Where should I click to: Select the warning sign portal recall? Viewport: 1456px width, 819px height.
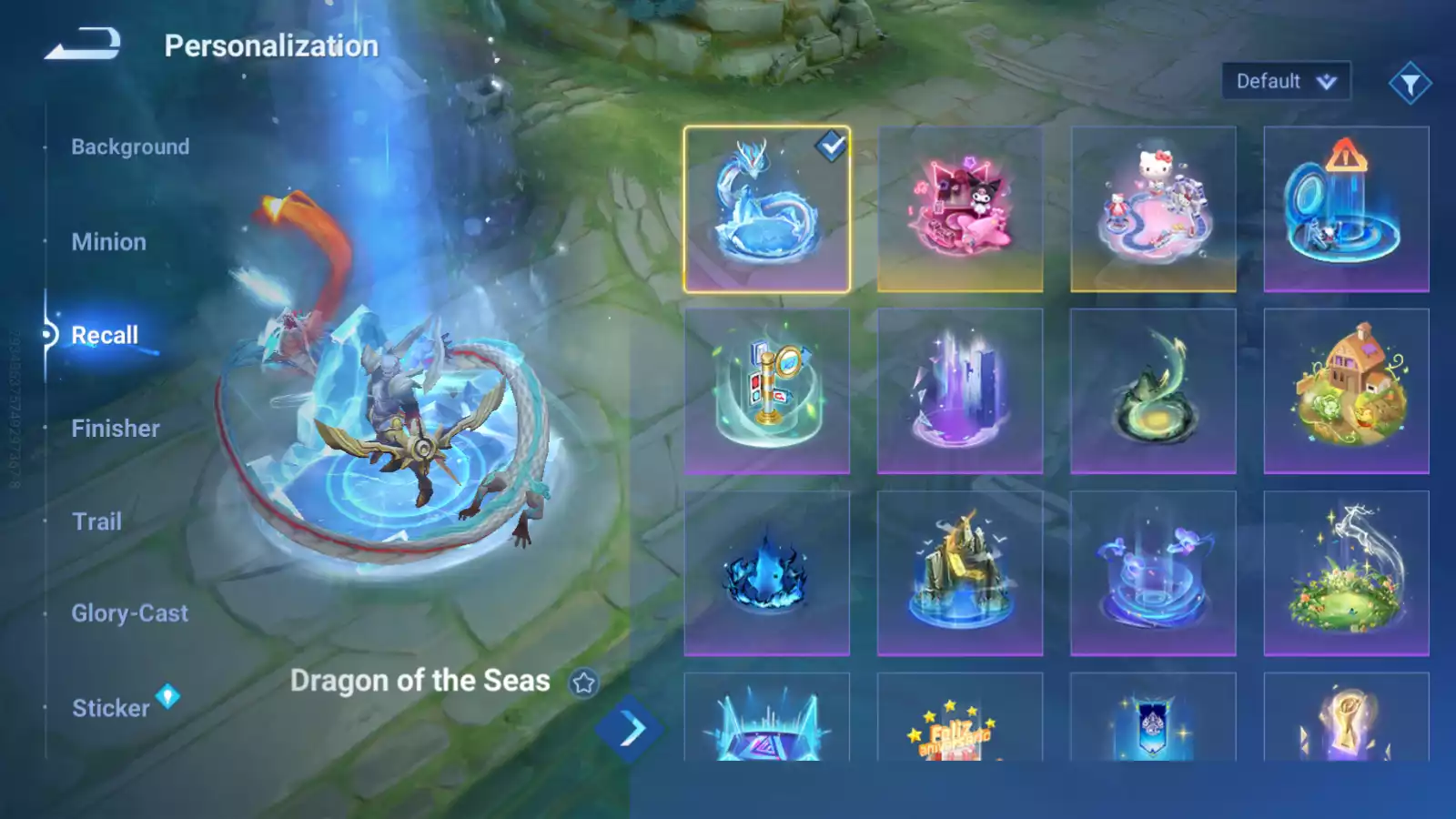(1346, 209)
